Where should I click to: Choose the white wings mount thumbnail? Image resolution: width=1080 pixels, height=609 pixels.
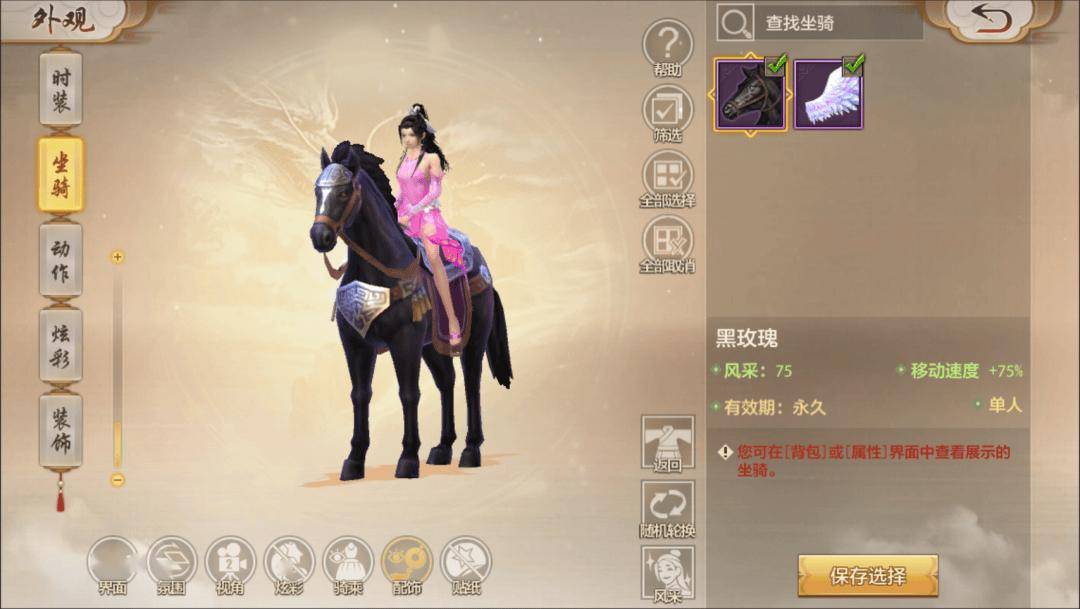click(829, 93)
